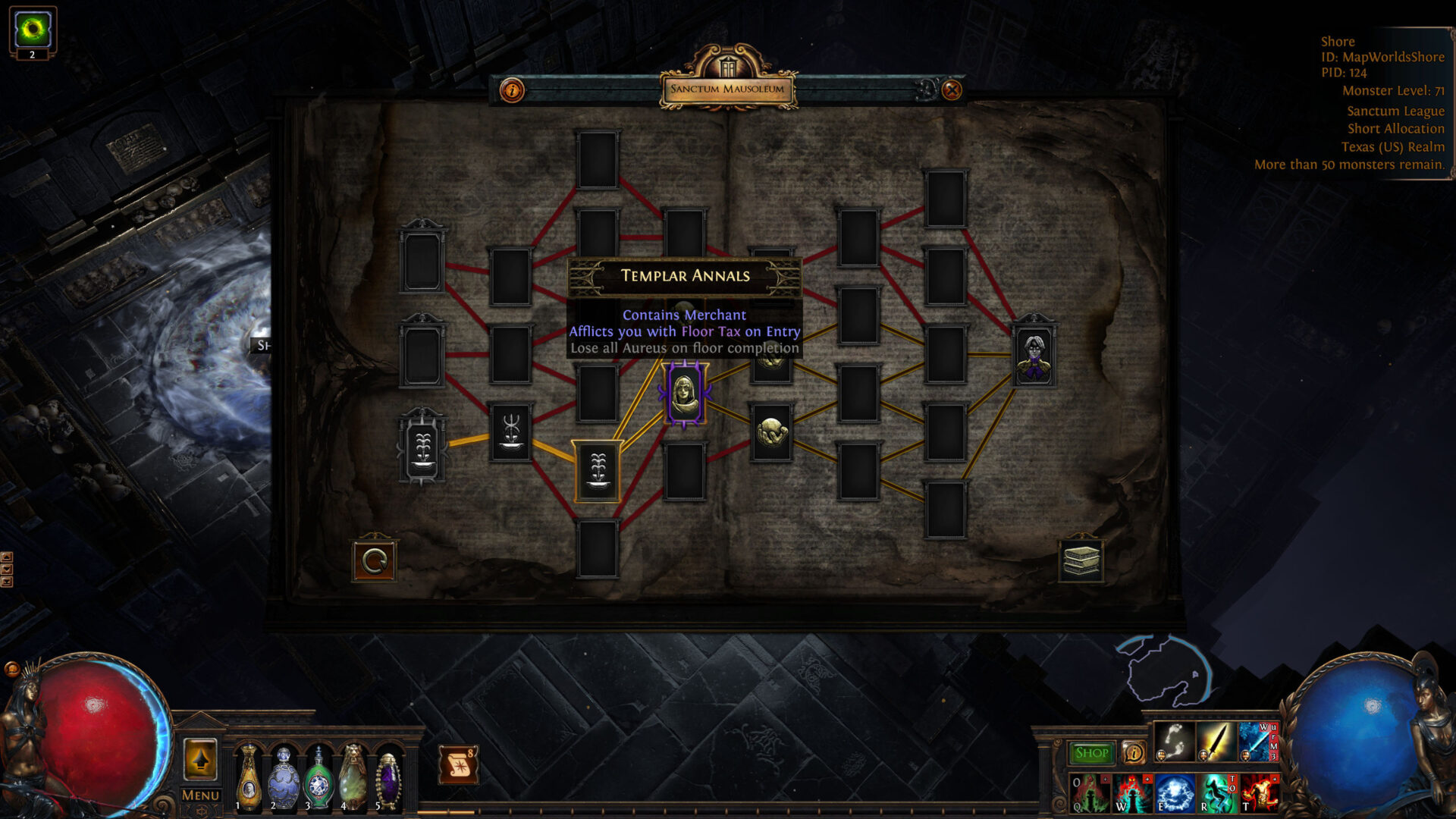Click the yellow level-up arrow icon

[x=200, y=759]
